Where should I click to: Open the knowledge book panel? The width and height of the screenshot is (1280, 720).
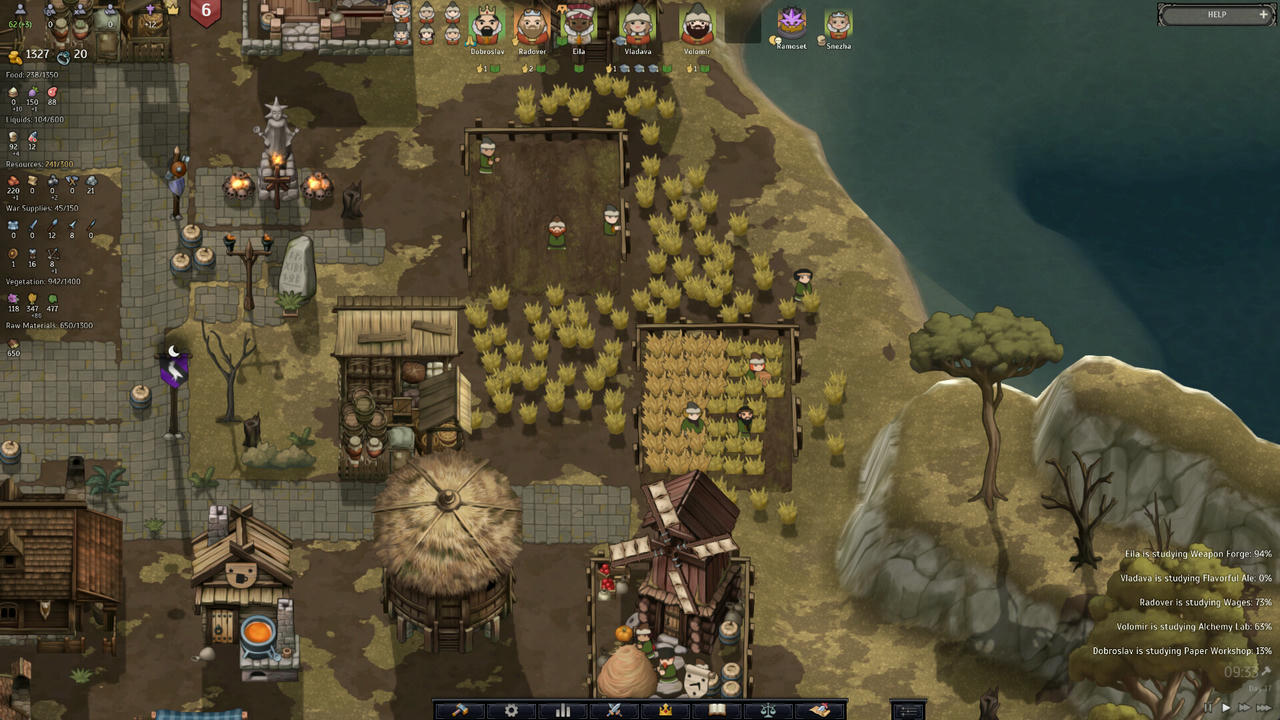click(x=716, y=710)
